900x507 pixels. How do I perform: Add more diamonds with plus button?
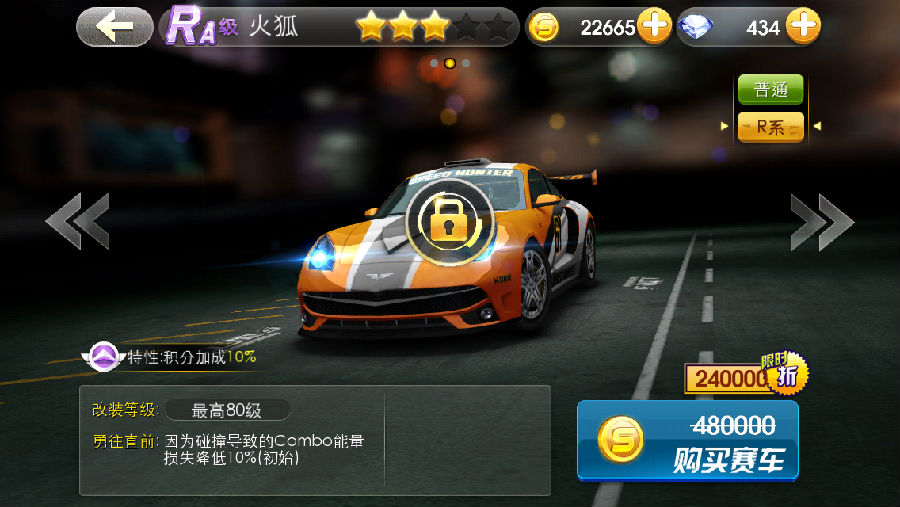802,27
